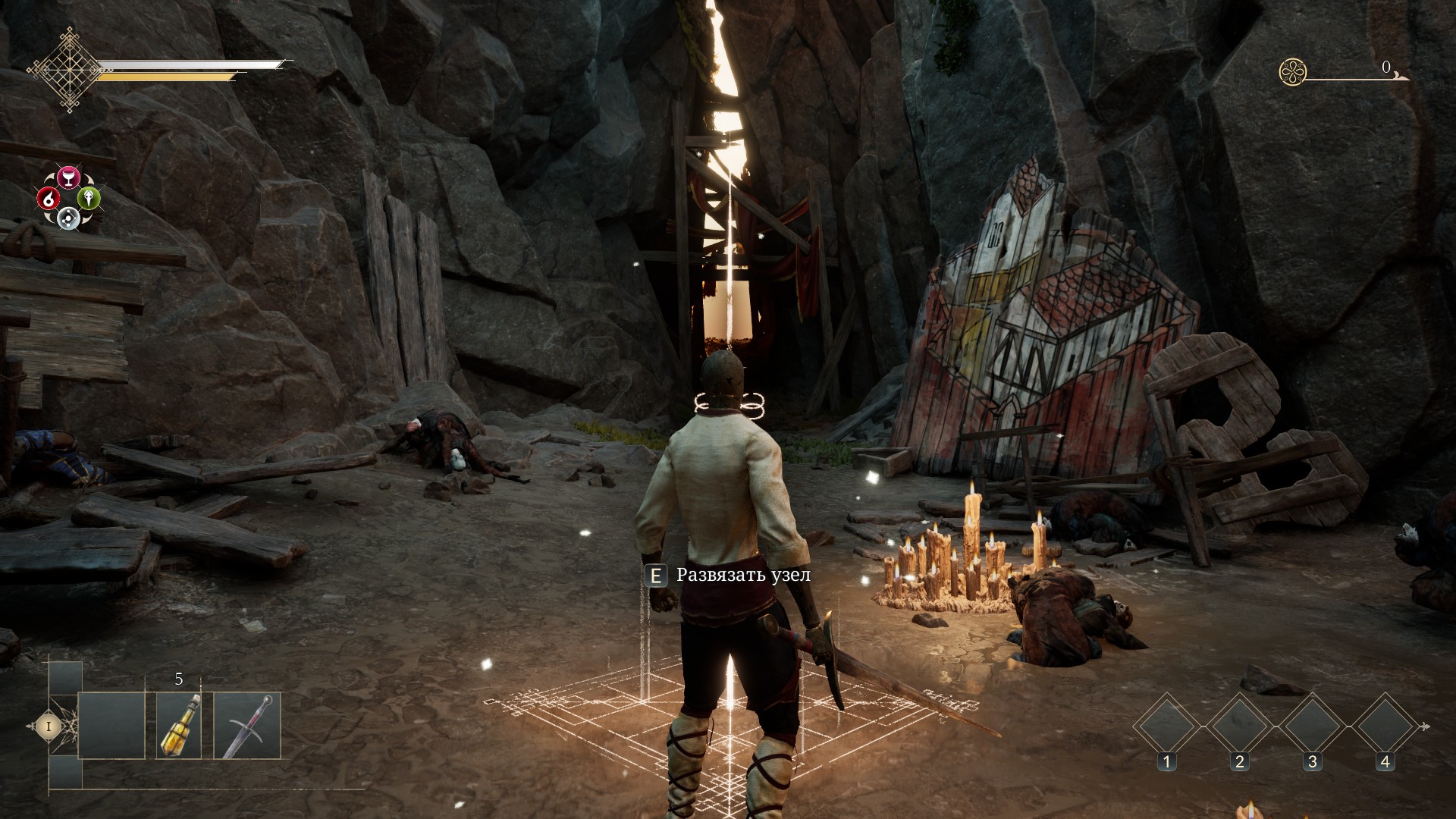Viewport: 1456px width, 819px height.
Task: Select the sword weapon slot
Action: 247,725
